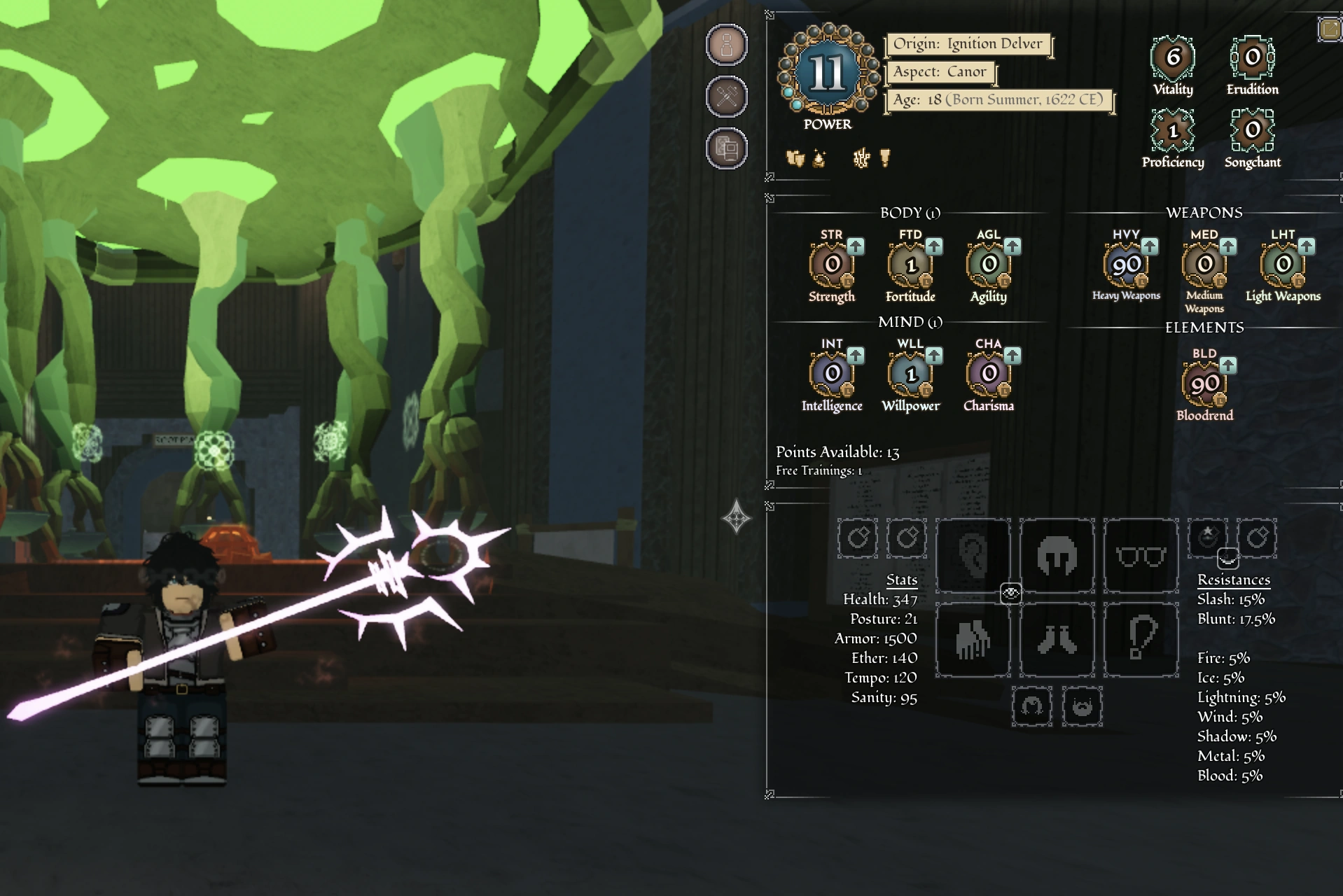
Task: Select the beard customization slot
Action: click(1084, 707)
